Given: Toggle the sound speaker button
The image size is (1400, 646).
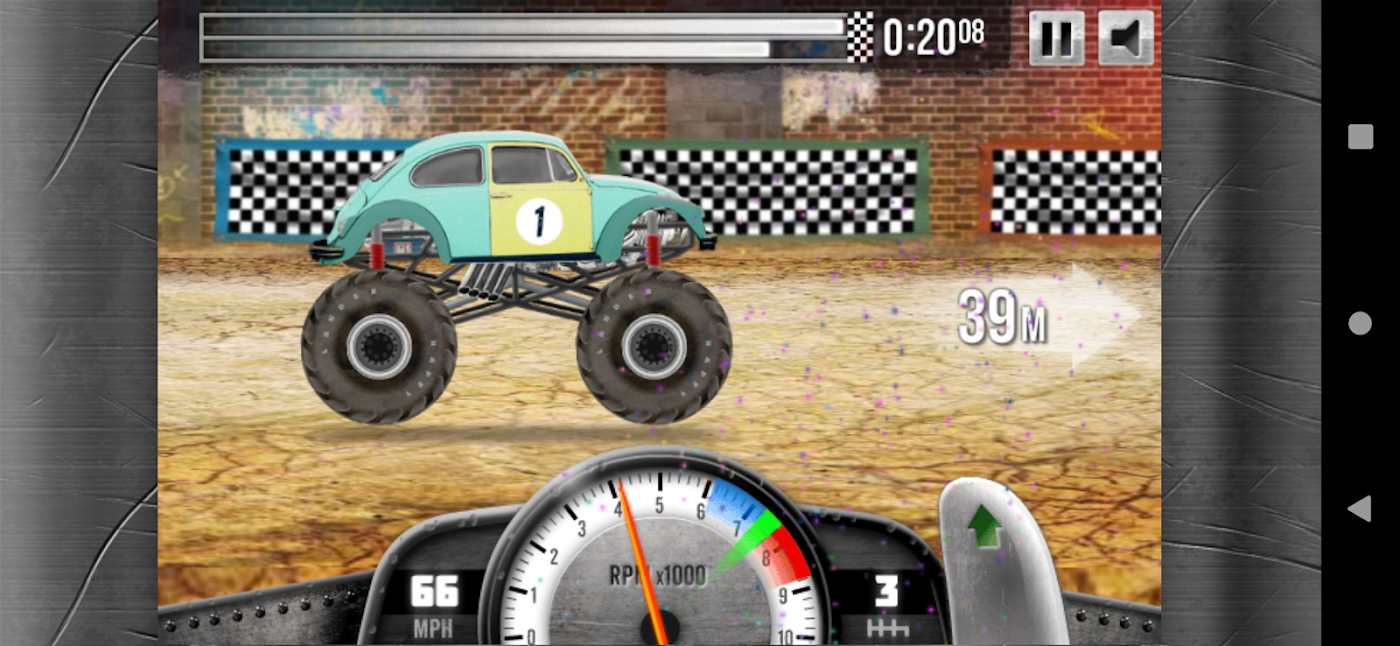Looking at the screenshot, I should [1126, 38].
